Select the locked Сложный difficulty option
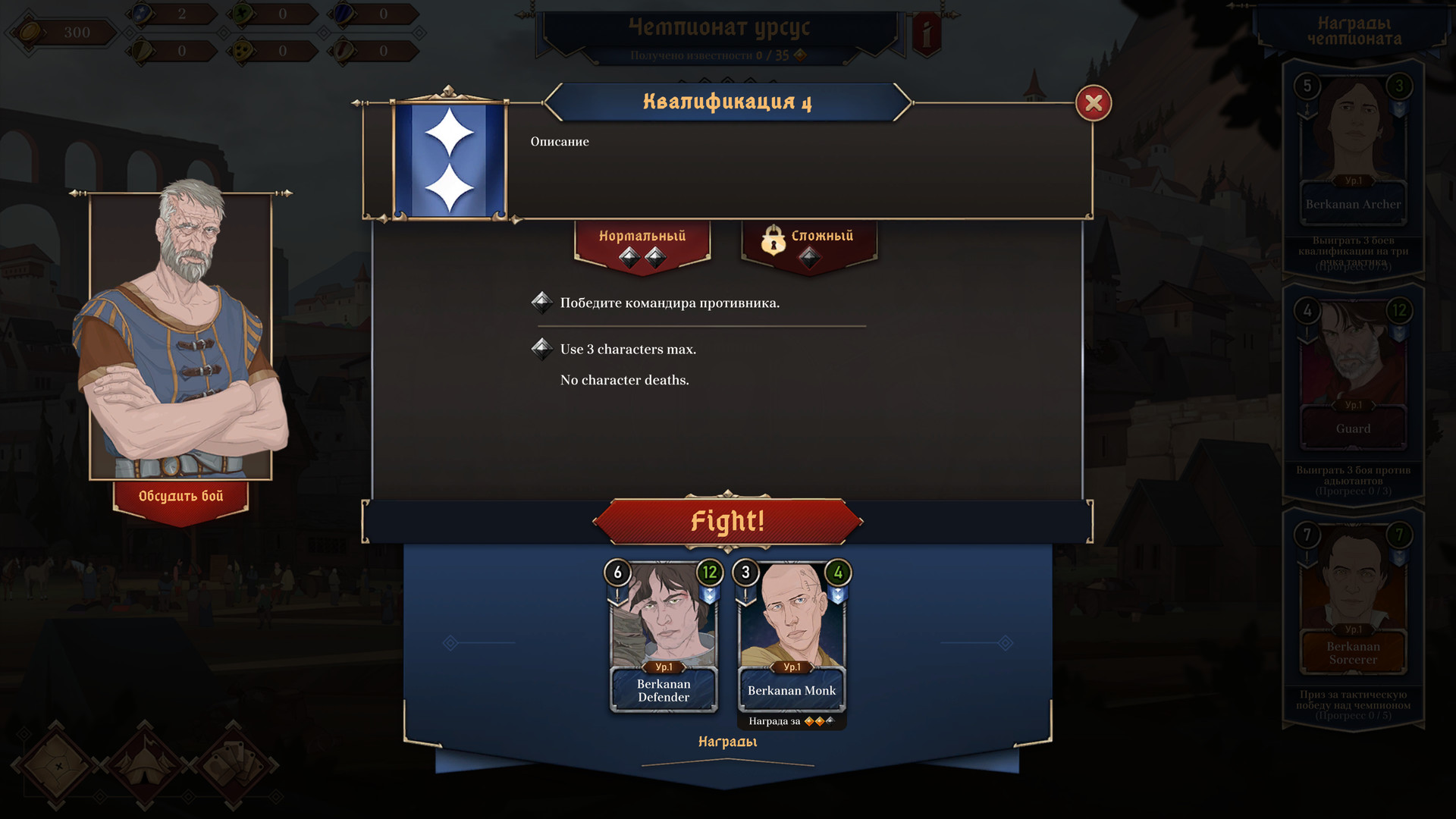Viewport: 1456px width, 819px height. (x=810, y=237)
